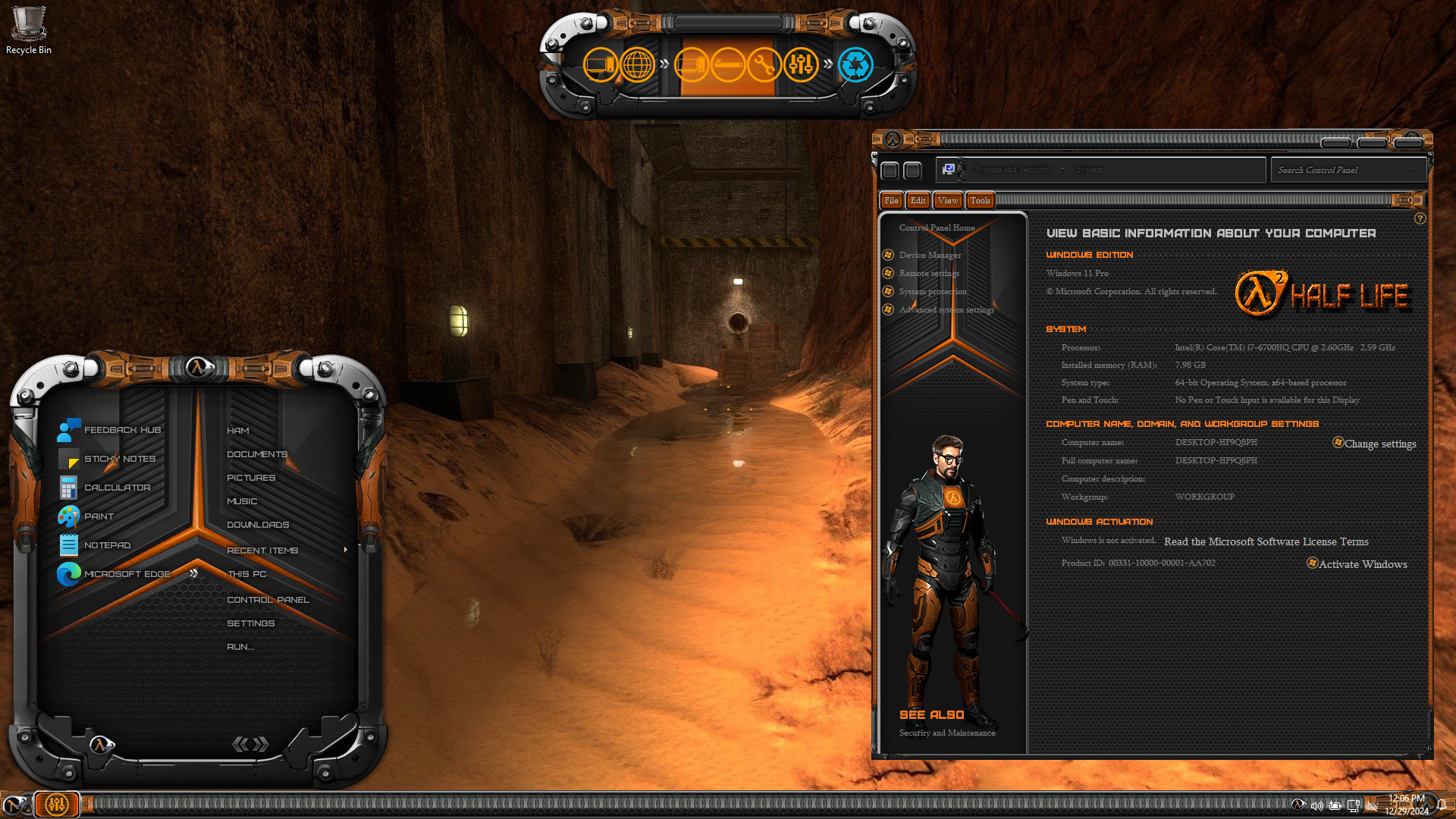
Task: Click the Device Manager link
Action: (x=930, y=255)
